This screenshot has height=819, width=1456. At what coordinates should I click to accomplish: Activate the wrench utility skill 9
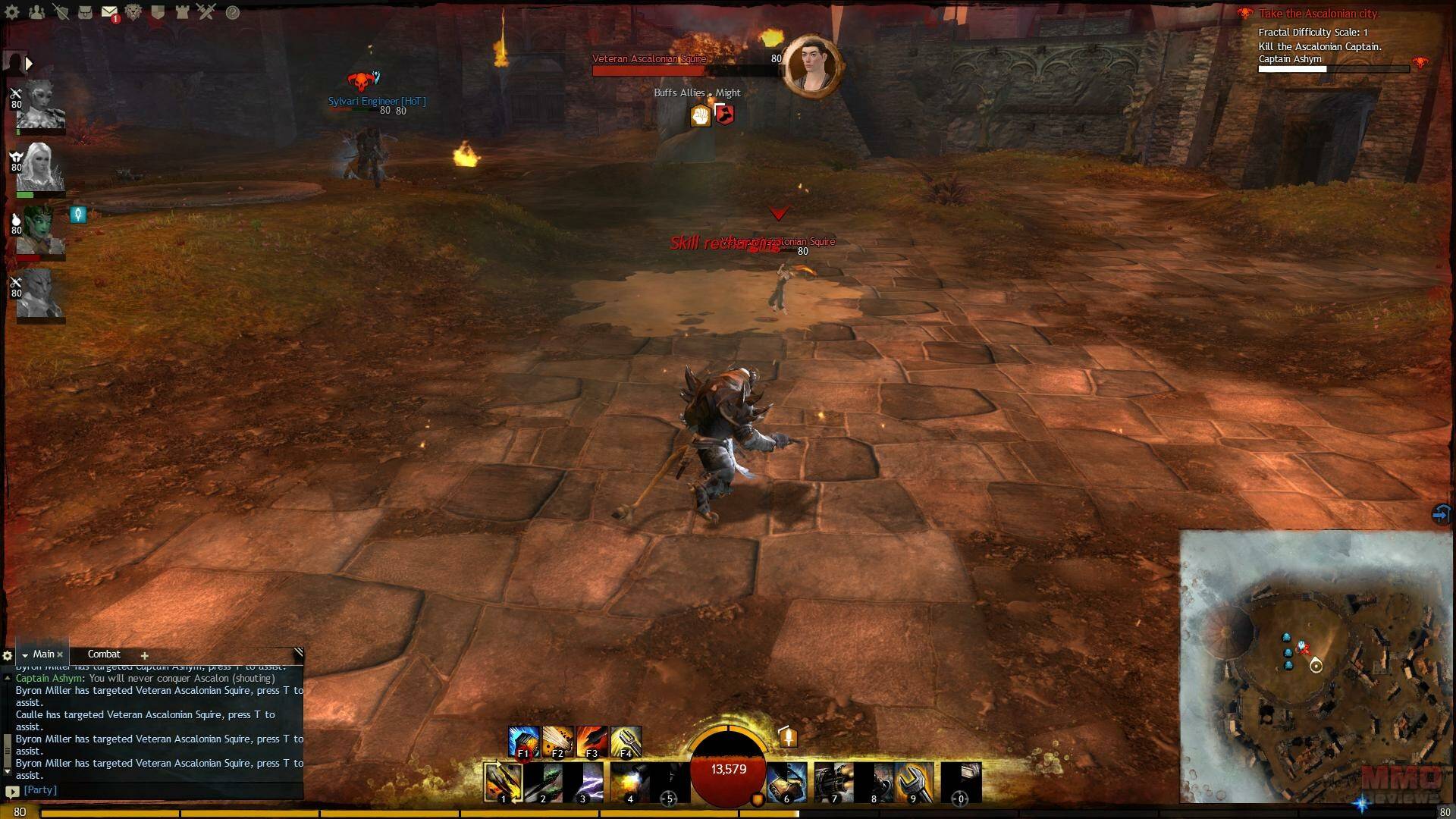tap(914, 783)
